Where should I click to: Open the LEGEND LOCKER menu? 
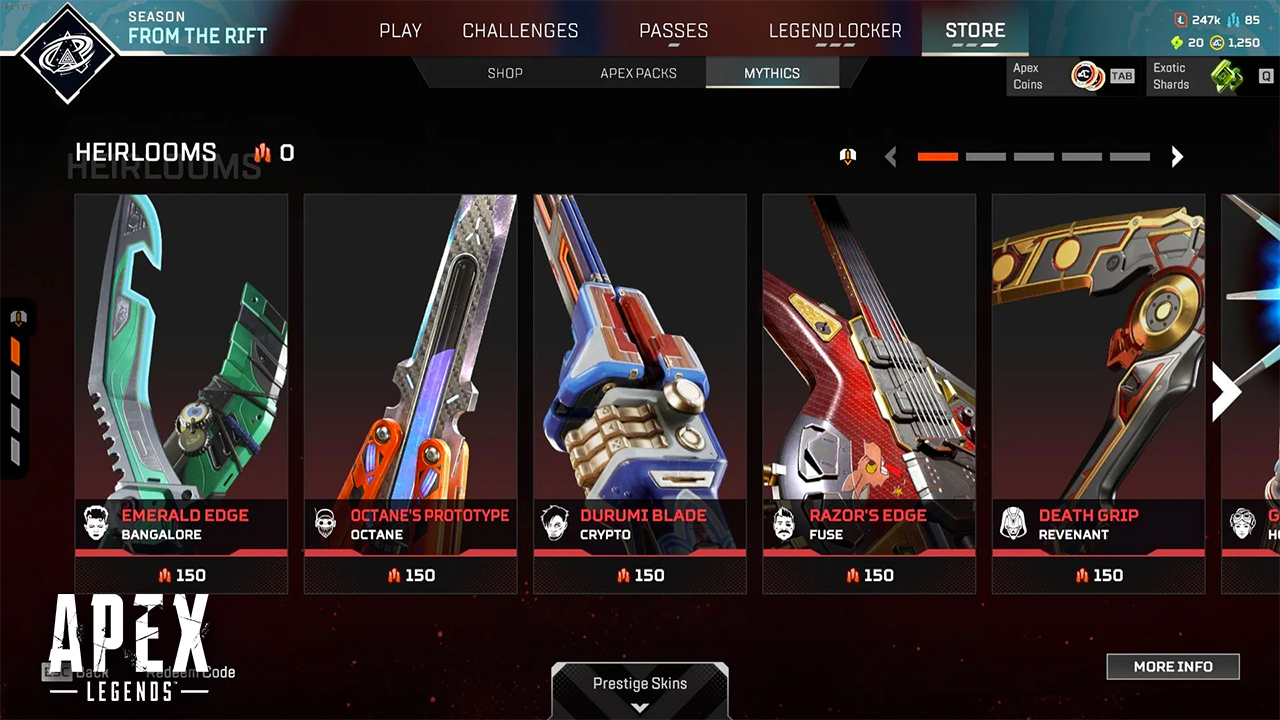tap(835, 31)
